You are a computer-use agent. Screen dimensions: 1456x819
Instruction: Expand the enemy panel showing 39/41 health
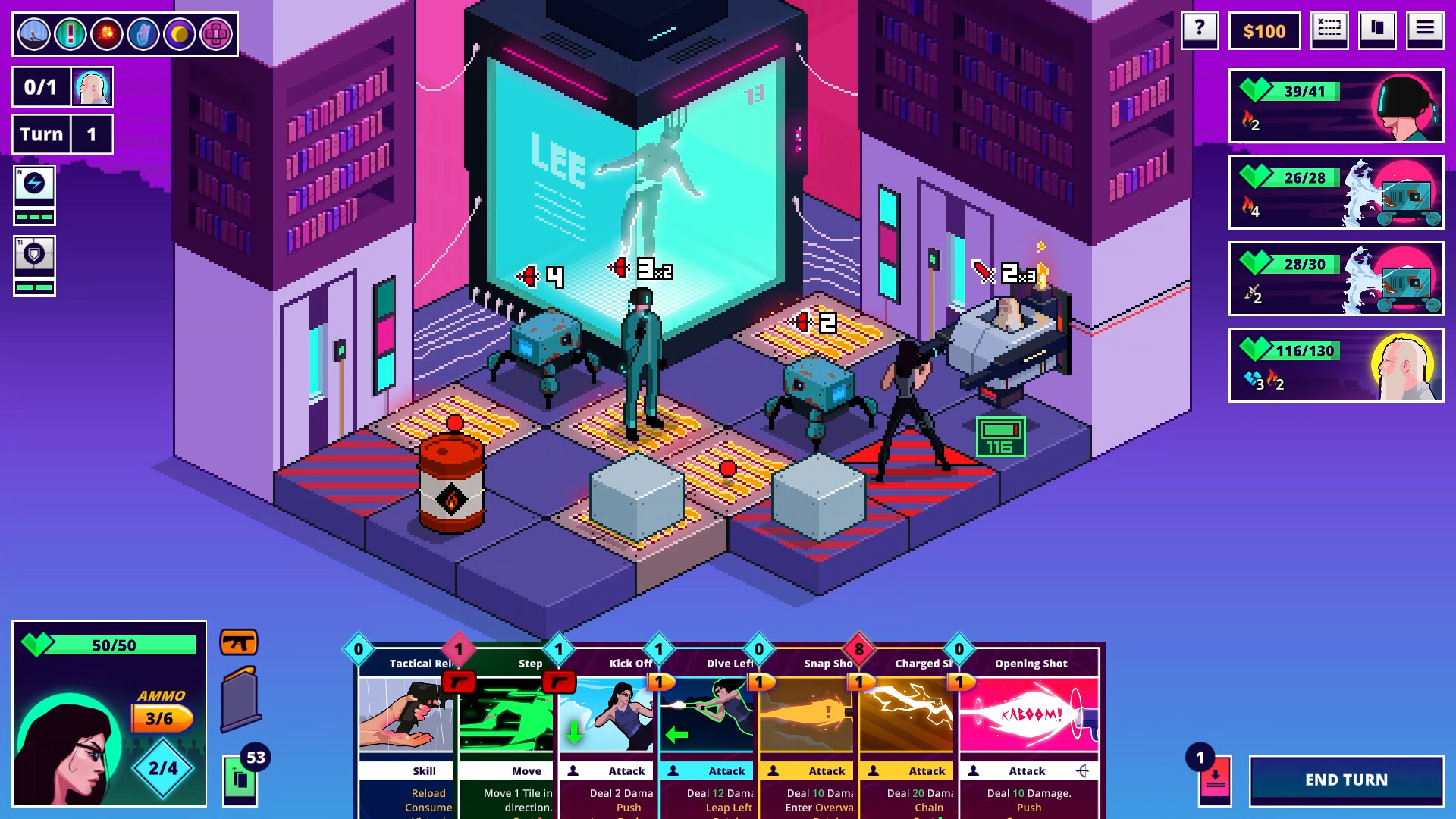coord(1337,105)
